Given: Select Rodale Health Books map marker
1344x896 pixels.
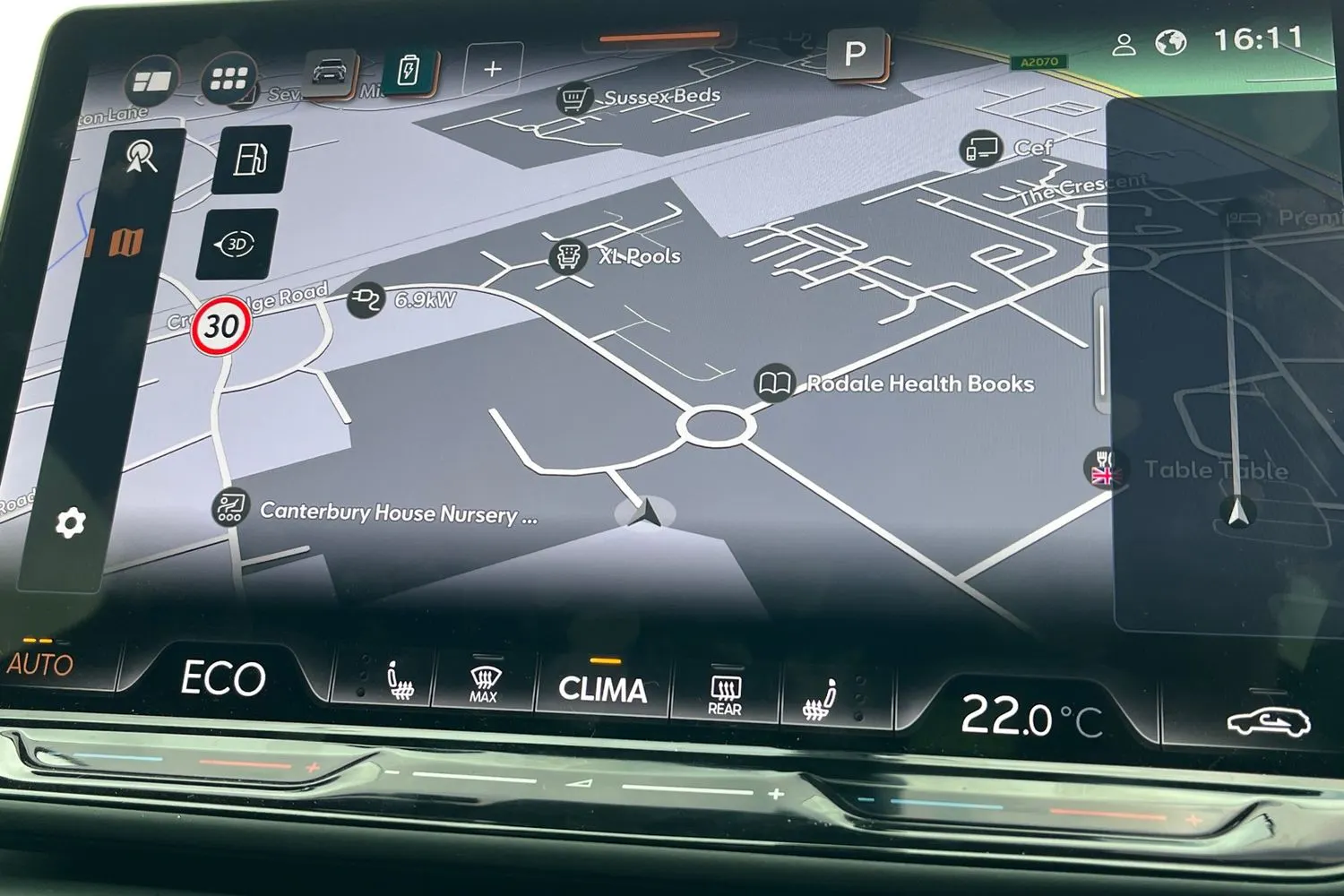Looking at the screenshot, I should coord(774,383).
